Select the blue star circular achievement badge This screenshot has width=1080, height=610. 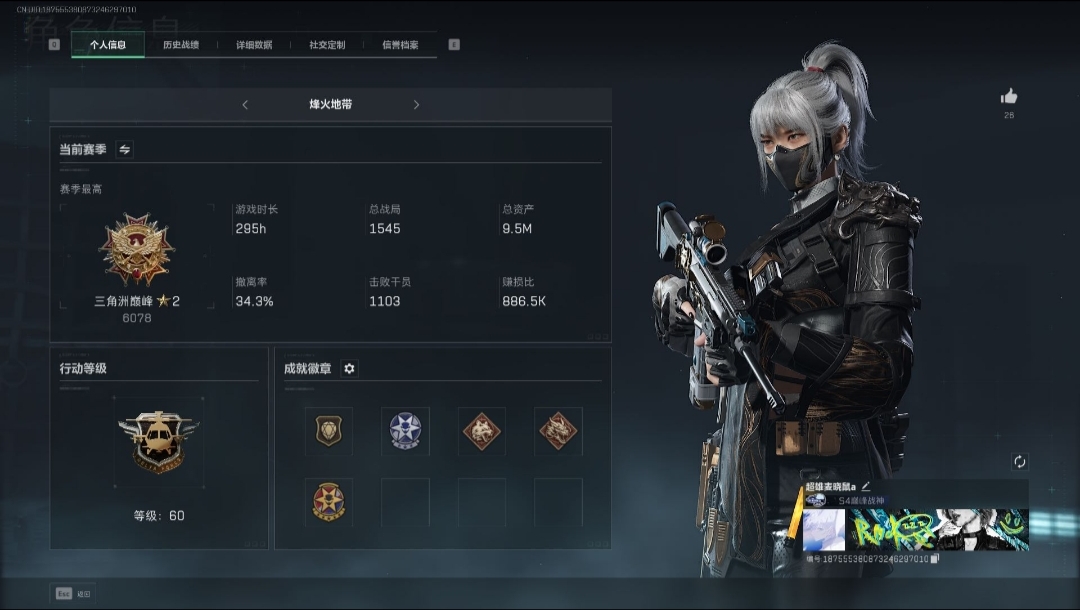pyautogui.click(x=405, y=430)
